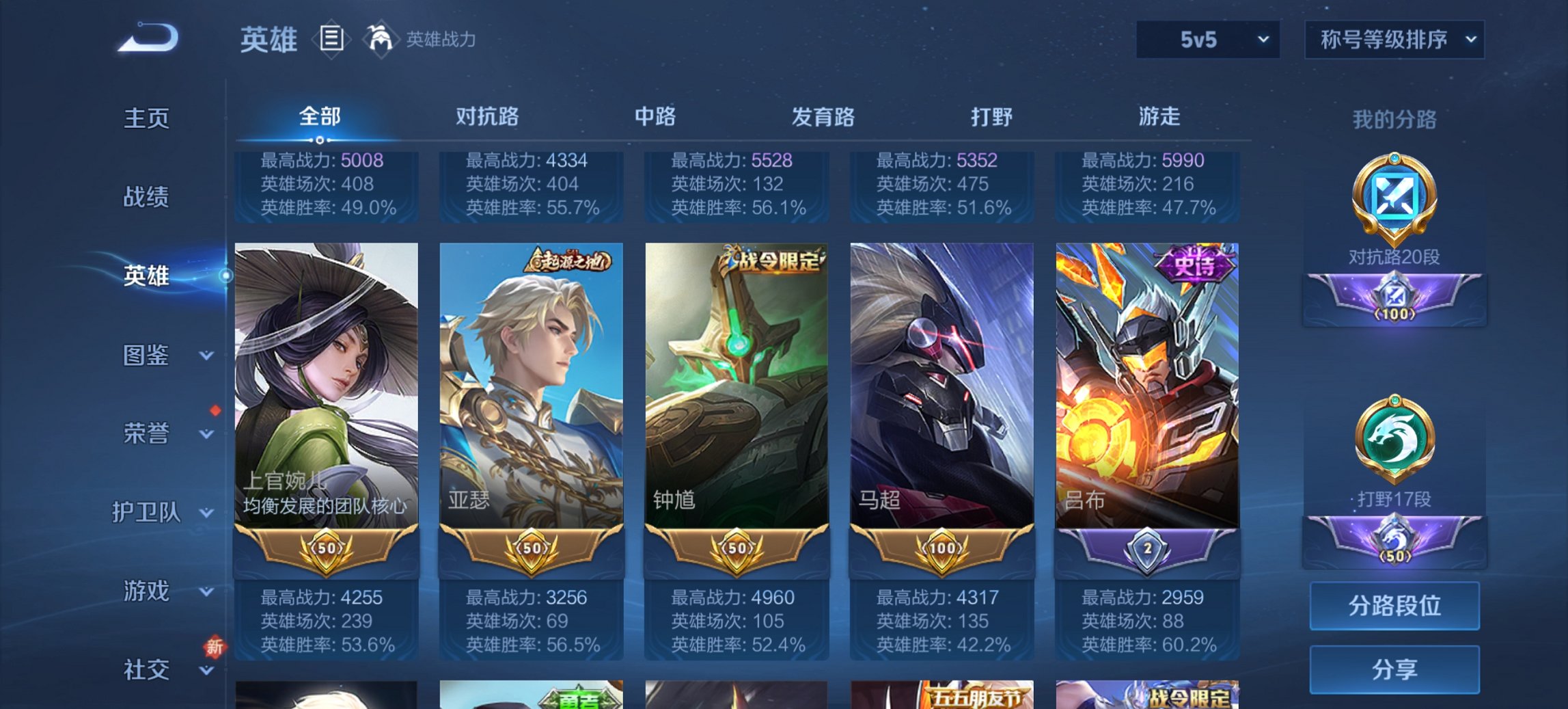This screenshot has width=1568, height=709.
Task: Click the hero list document icon beside 英雄
Action: (x=330, y=40)
